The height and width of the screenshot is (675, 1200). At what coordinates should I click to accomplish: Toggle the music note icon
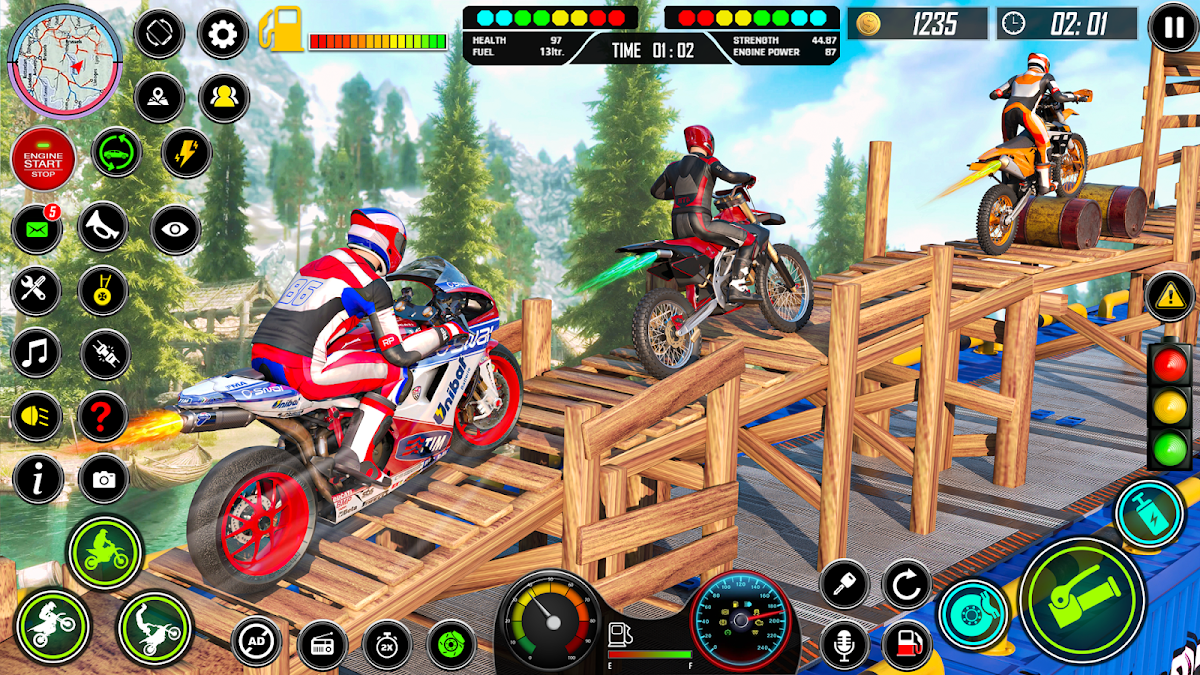[x=36, y=353]
